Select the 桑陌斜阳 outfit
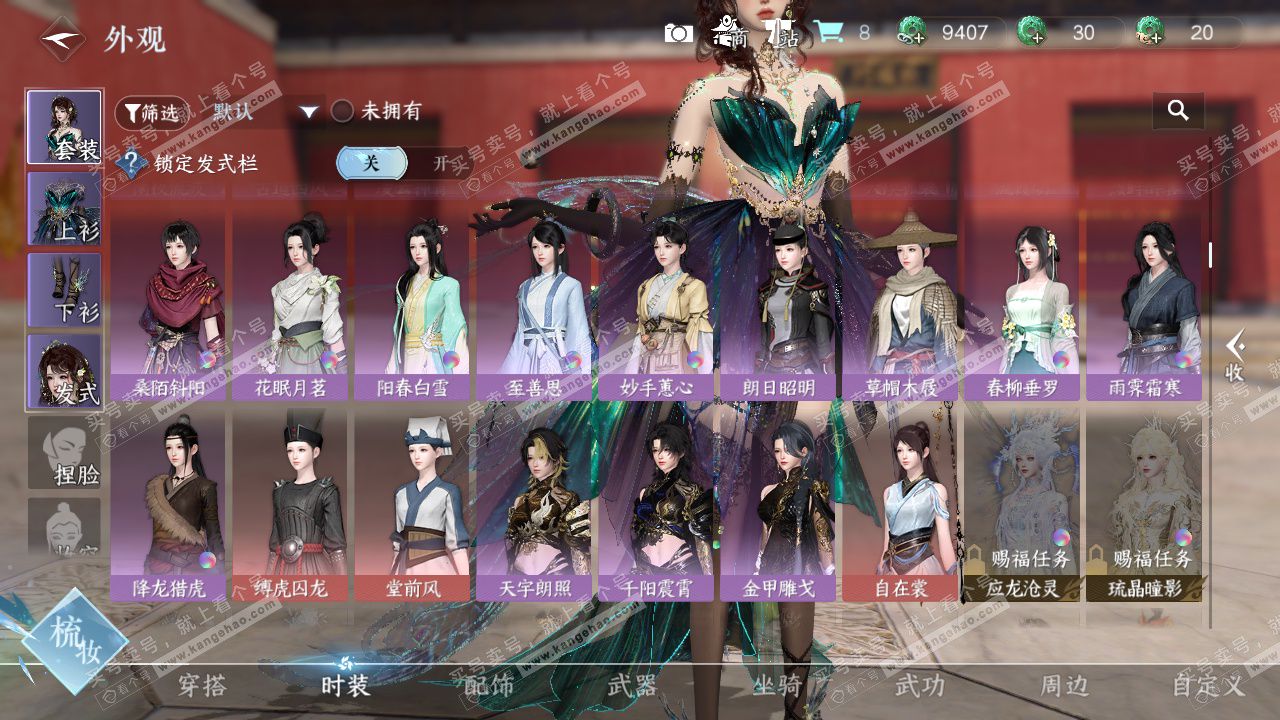 pyautogui.click(x=169, y=305)
